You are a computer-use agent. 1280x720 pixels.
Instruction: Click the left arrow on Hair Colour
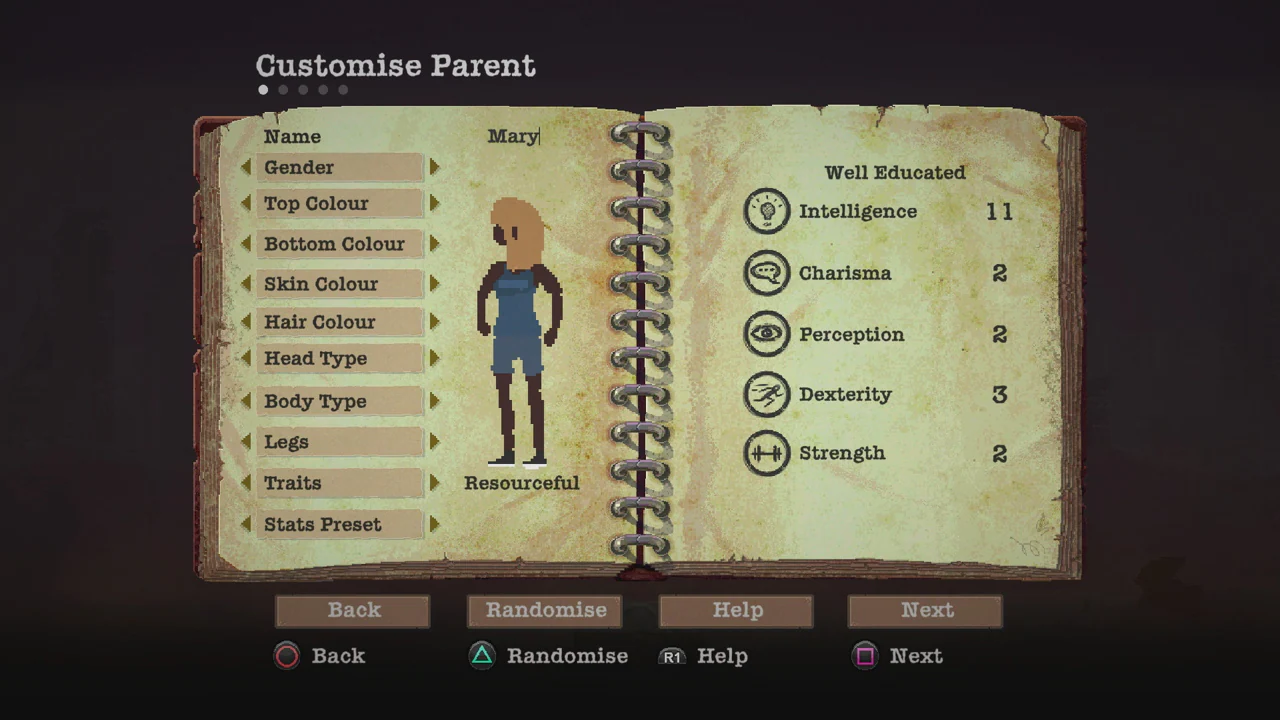click(247, 322)
